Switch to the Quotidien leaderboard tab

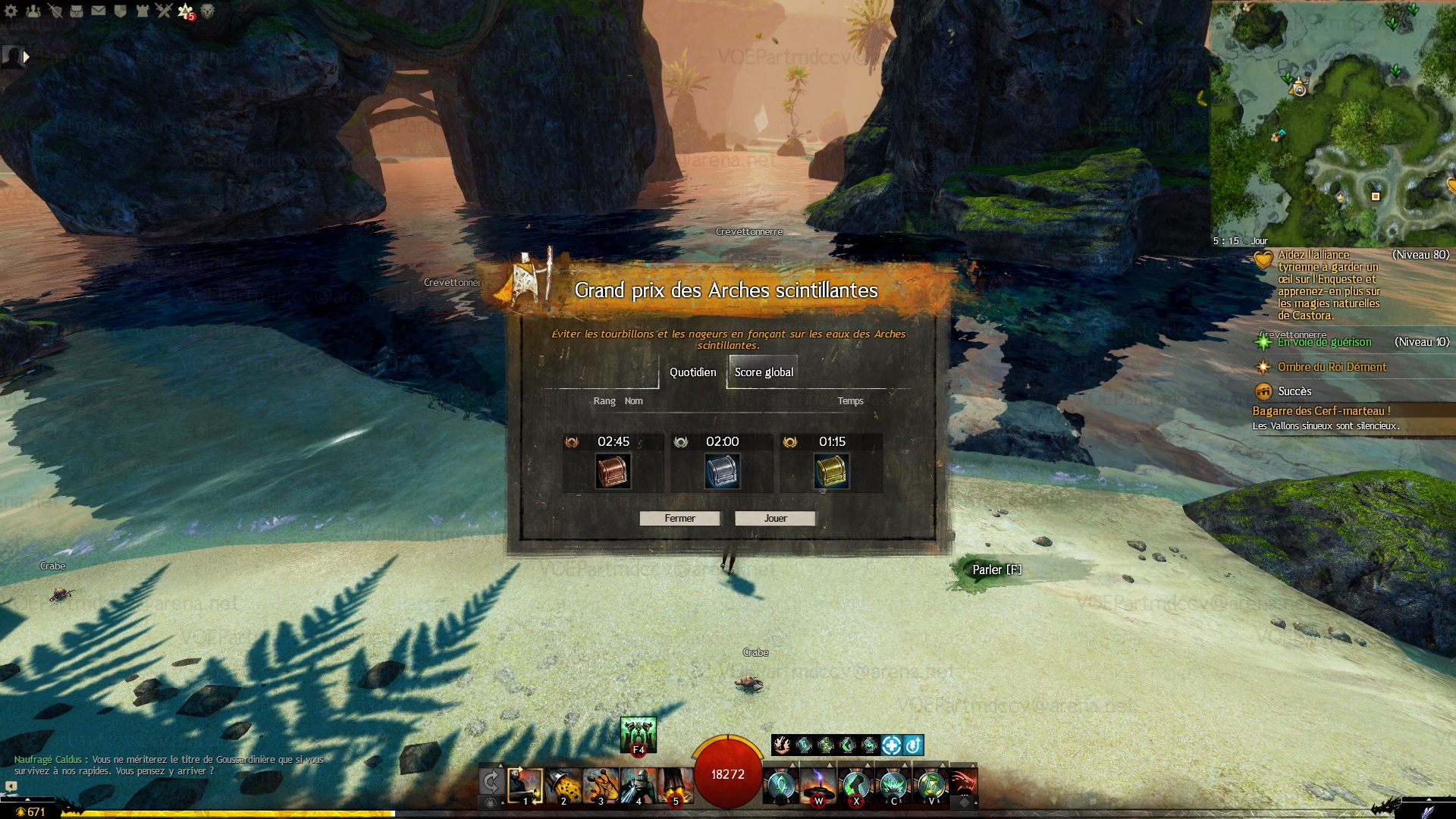click(692, 372)
